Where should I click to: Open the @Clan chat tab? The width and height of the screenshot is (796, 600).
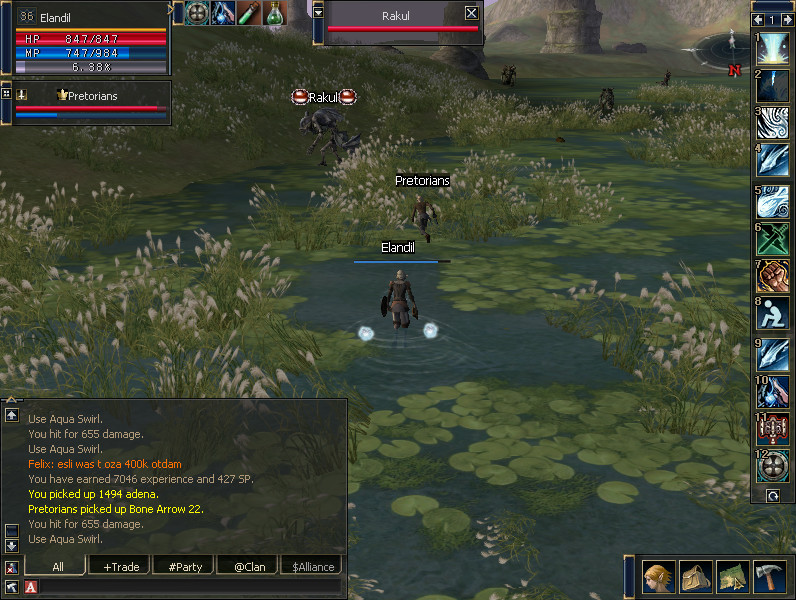(x=247, y=567)
